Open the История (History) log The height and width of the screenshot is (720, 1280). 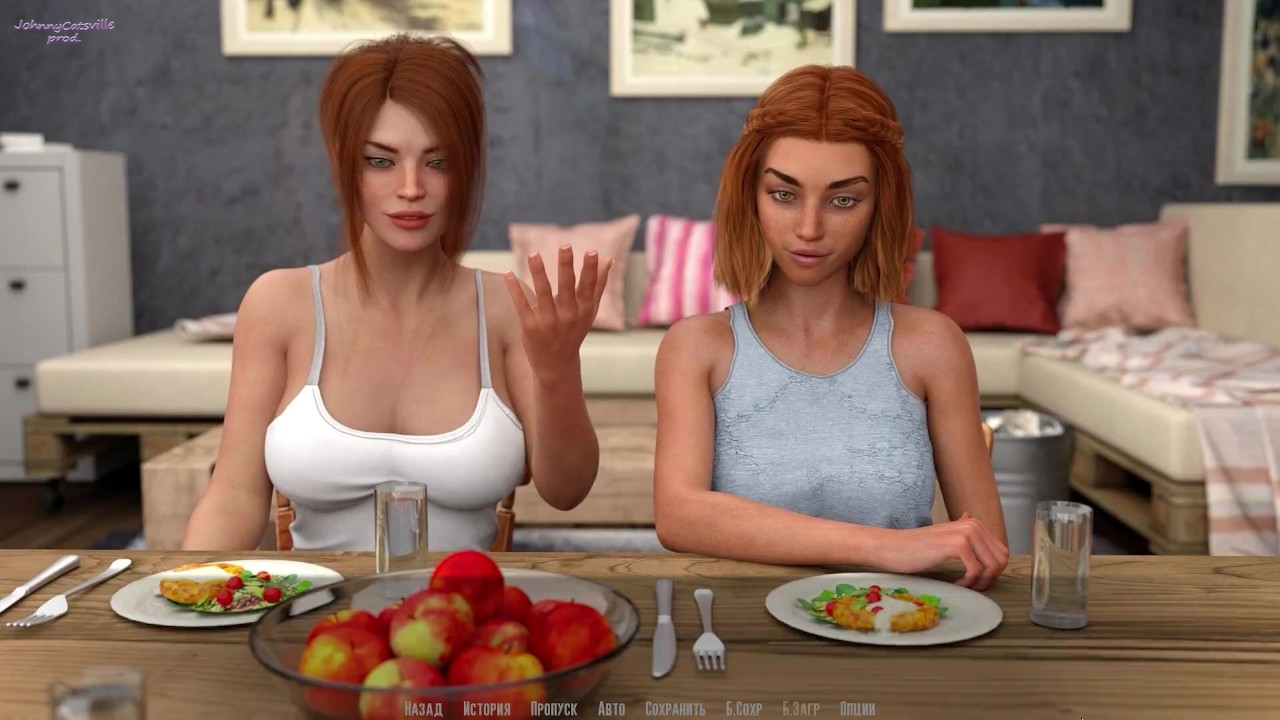(x=486, y=709)
